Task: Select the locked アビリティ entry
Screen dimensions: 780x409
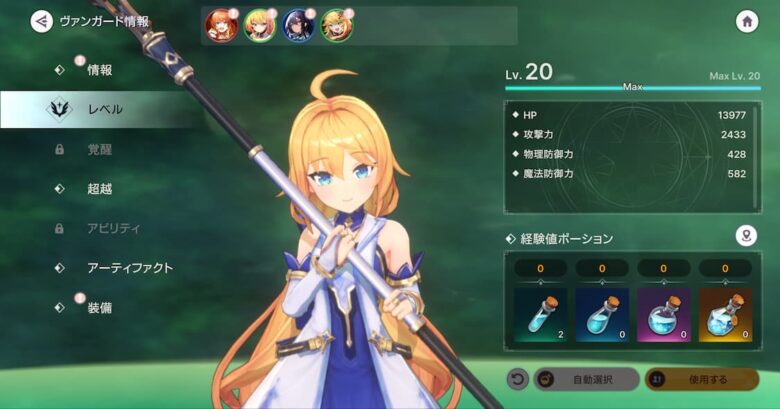Action: (113, 228)
